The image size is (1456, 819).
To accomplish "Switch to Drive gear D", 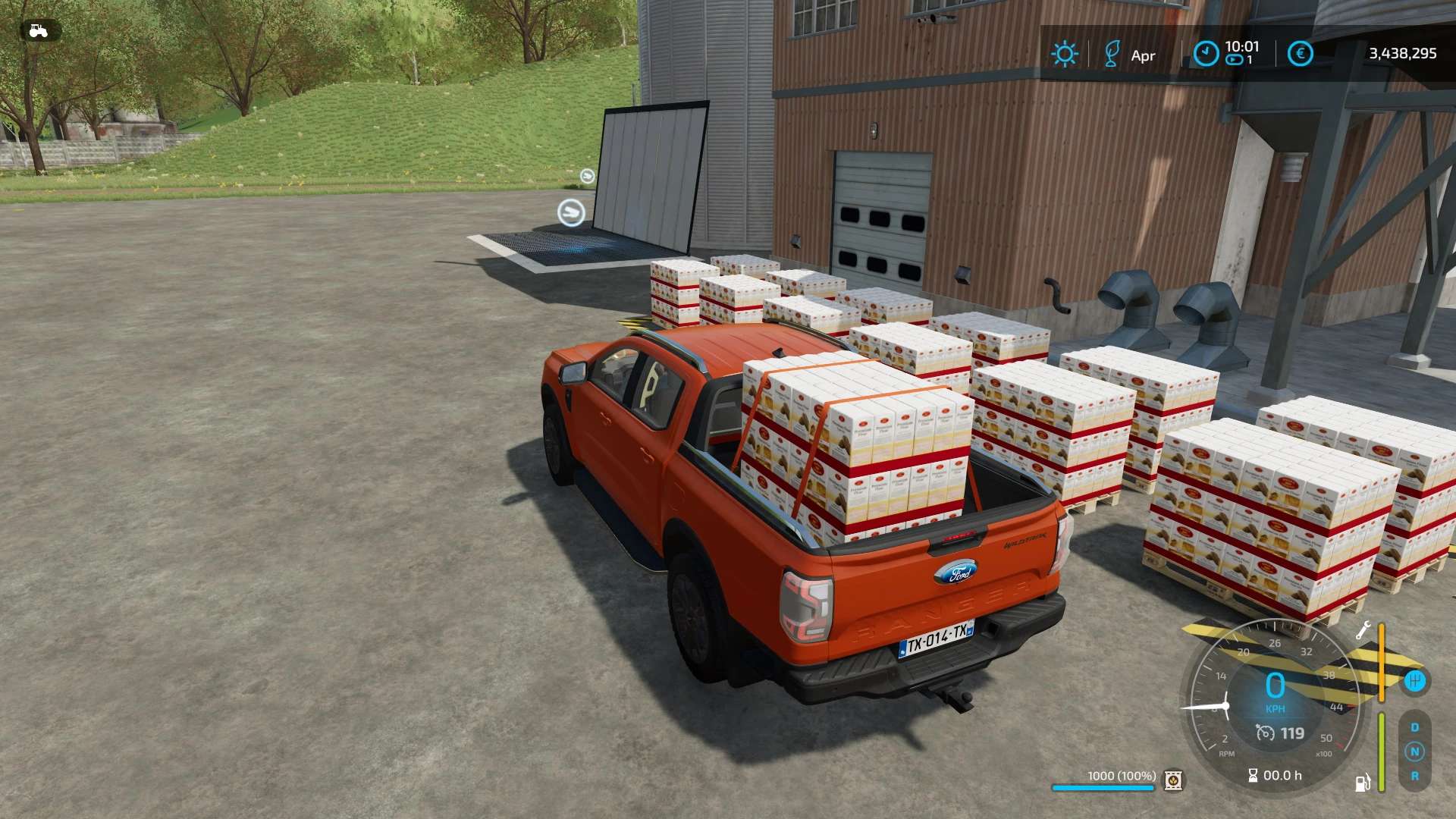I will [x=1414, y=727].
